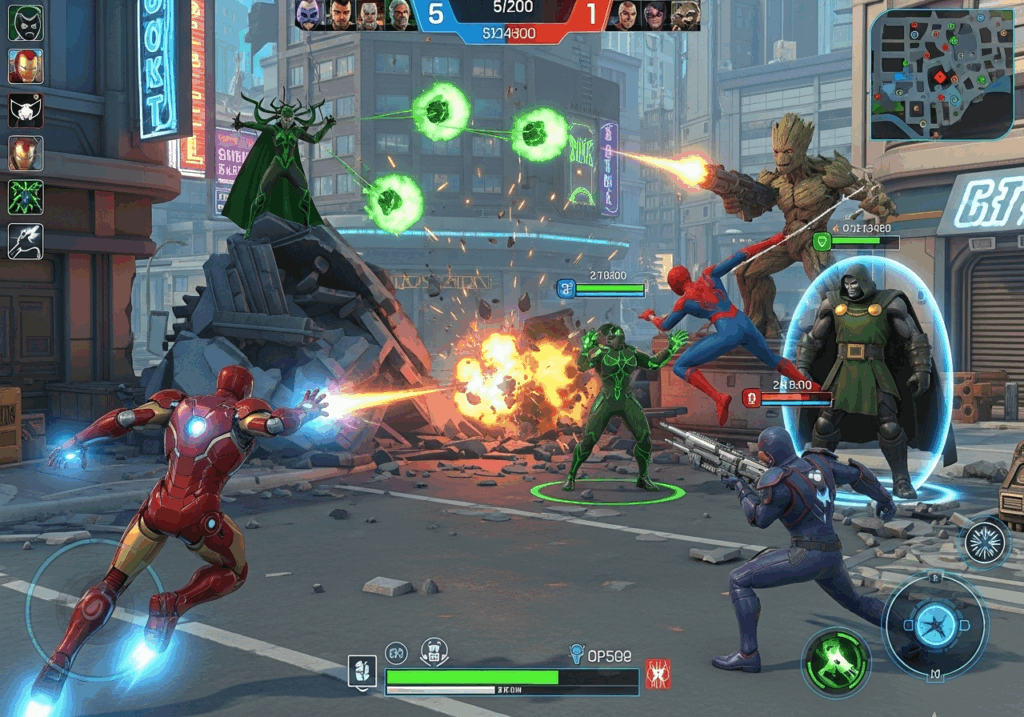View the purple-masked teammate portrait

pos(309,15)
